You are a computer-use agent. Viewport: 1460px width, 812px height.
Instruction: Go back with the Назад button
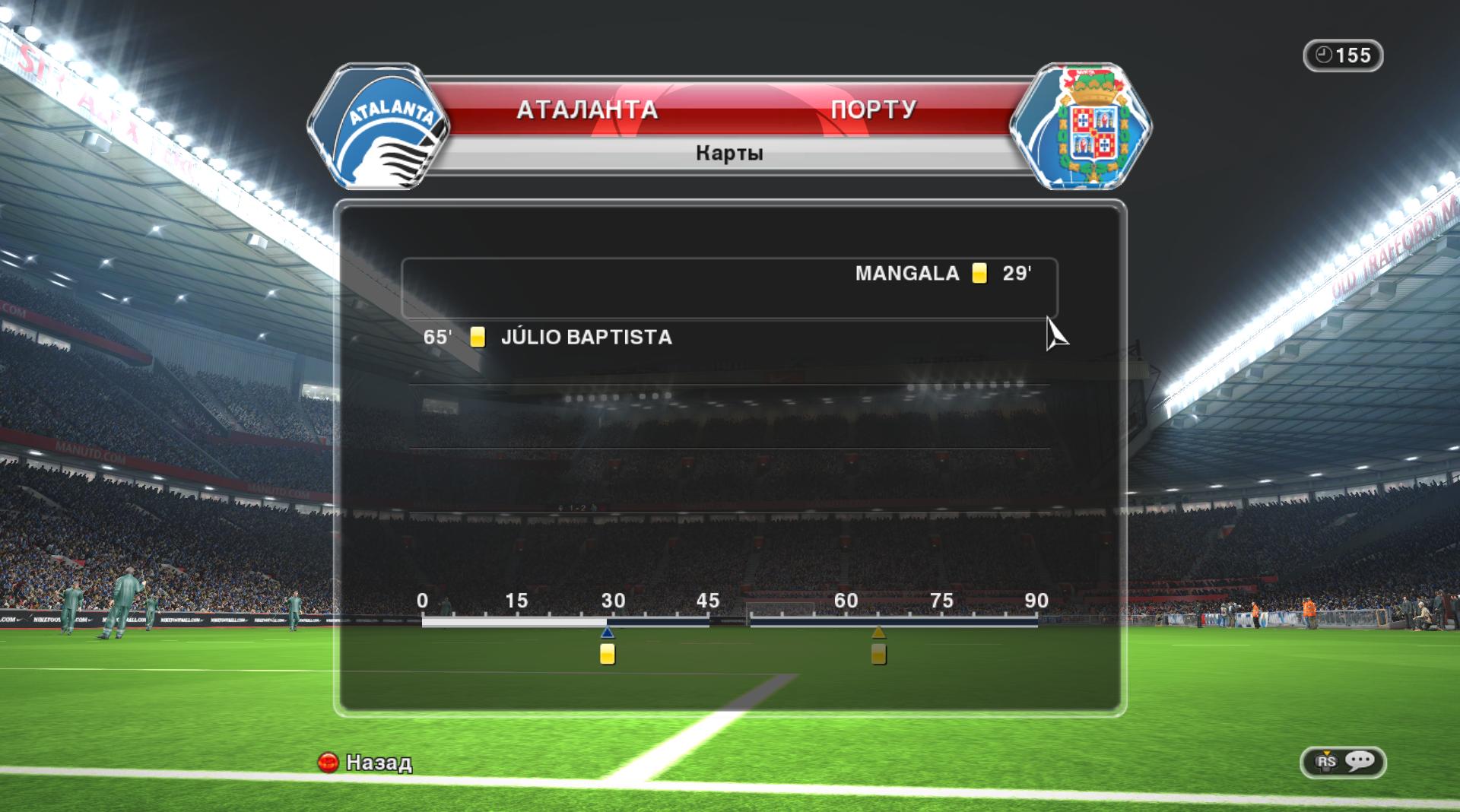(365, 762)
